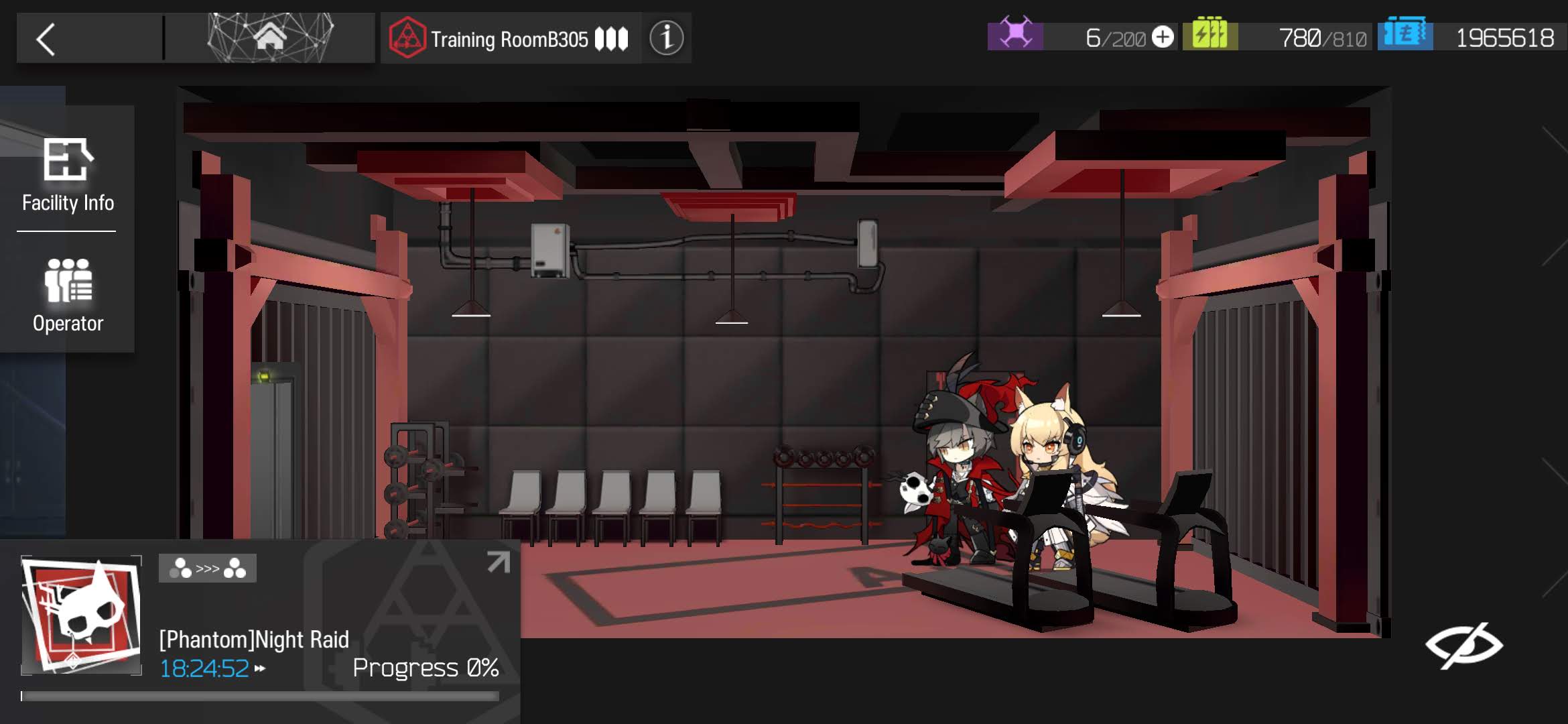Speed up the training timer
This screenshot has width=1568, height=724.
(260, 668)
